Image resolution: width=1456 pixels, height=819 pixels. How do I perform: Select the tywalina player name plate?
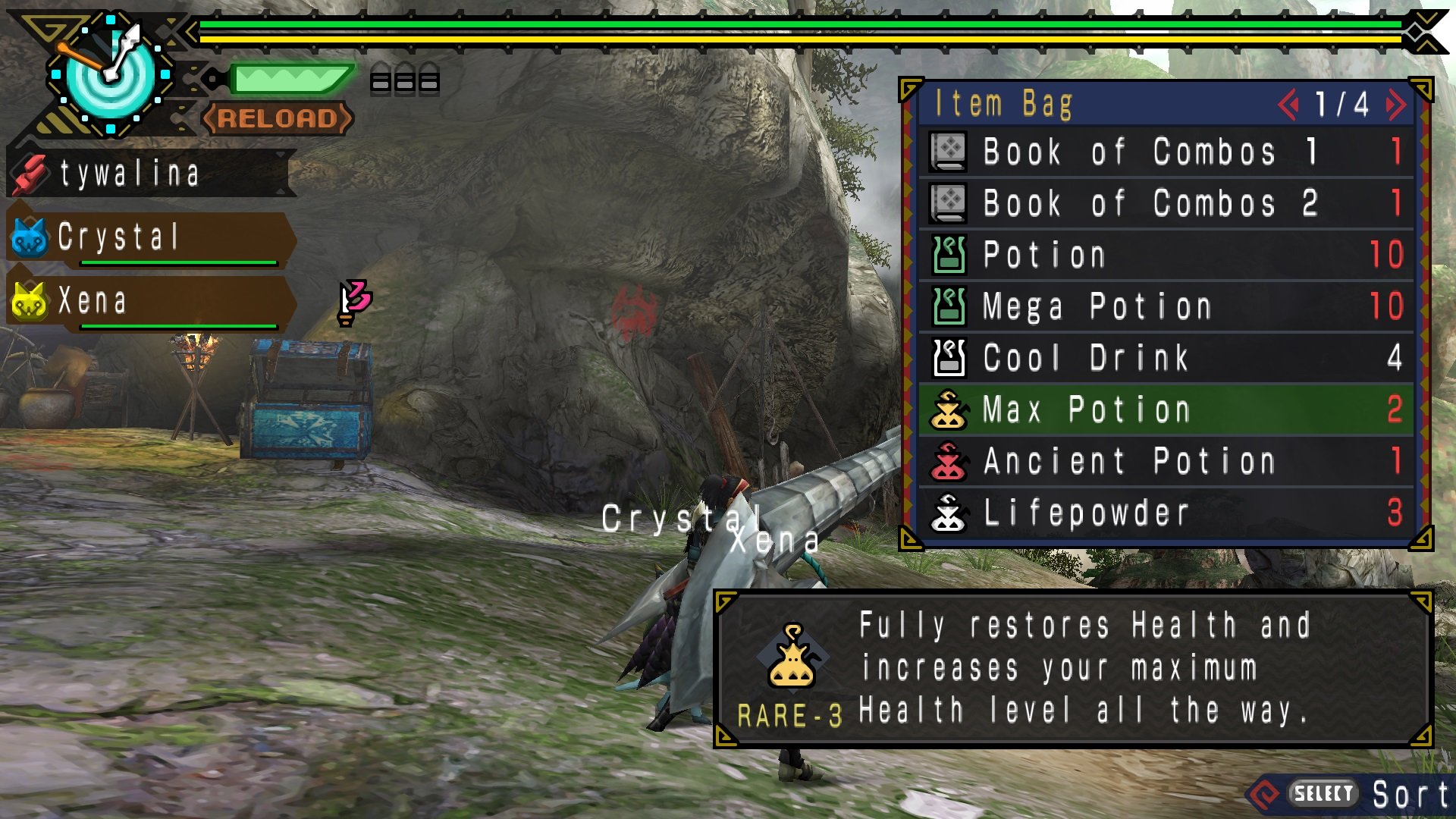pyautogui.click(x=149, y=174)
